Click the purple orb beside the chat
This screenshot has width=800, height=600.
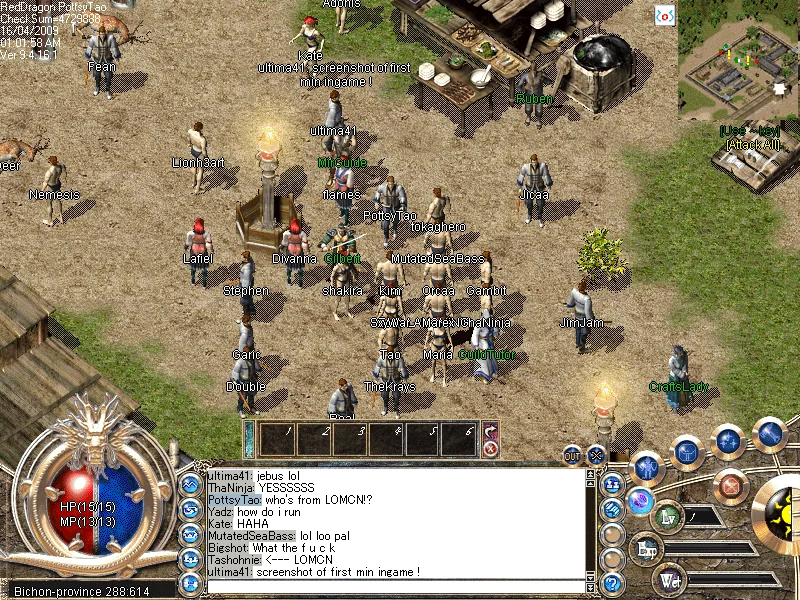click(639, 502)
